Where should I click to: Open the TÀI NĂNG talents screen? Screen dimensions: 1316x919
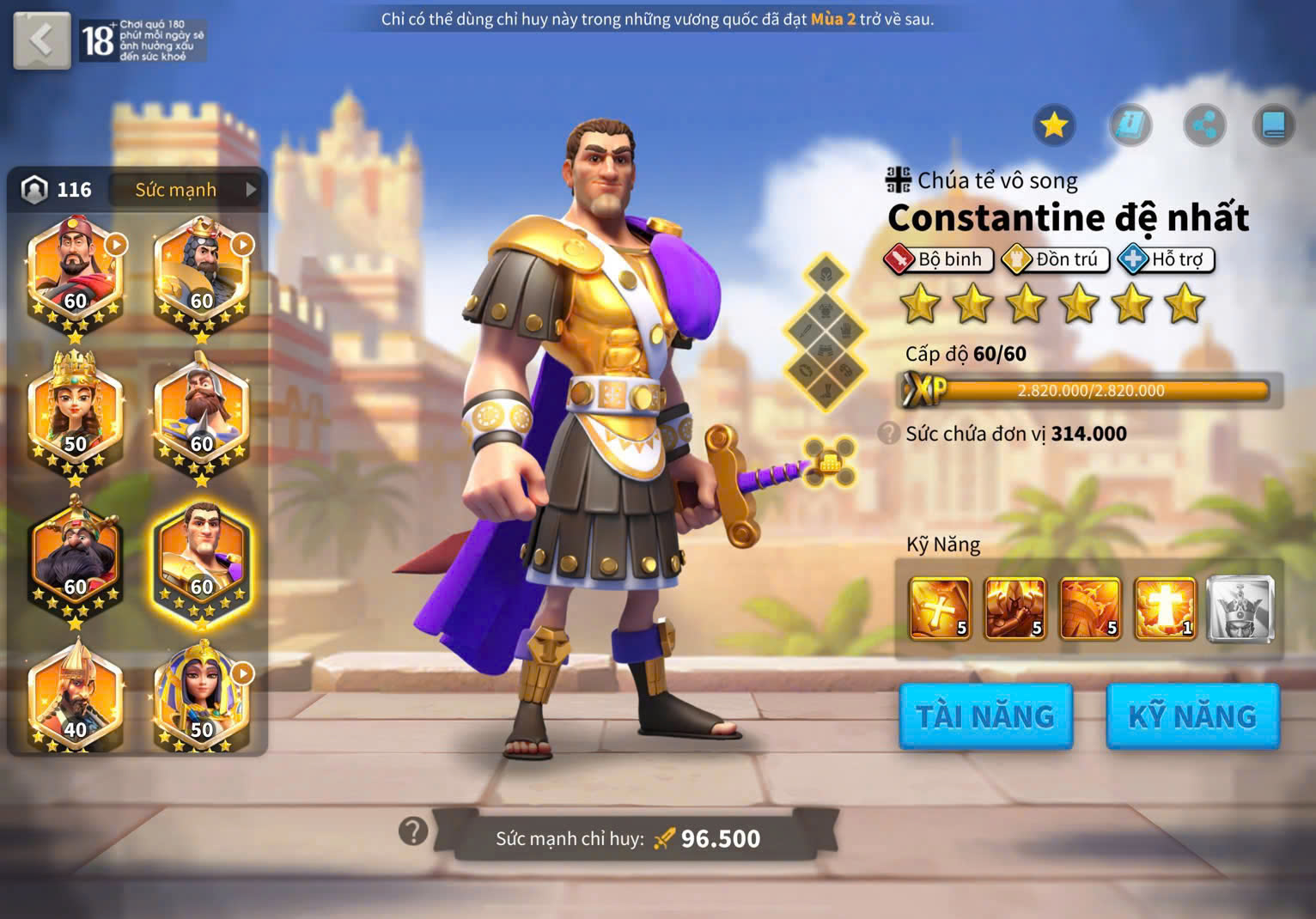pos(985,716)
